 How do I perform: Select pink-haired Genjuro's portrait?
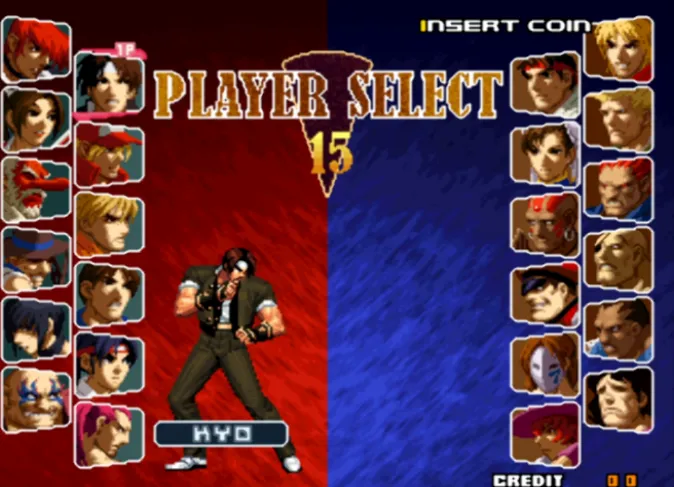108,435
